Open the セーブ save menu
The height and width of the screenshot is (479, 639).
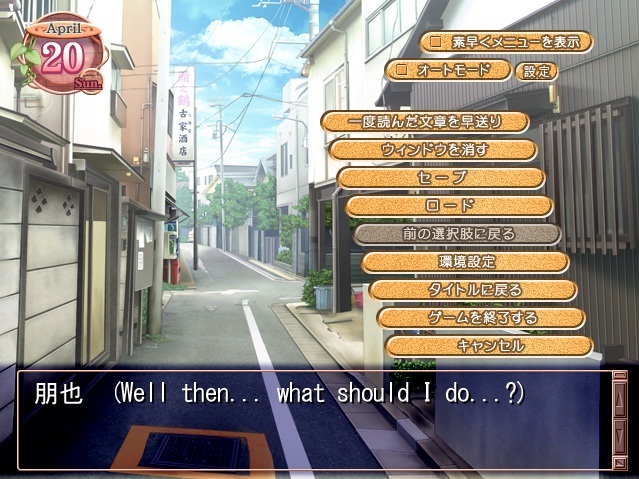[x=441, y=178]
